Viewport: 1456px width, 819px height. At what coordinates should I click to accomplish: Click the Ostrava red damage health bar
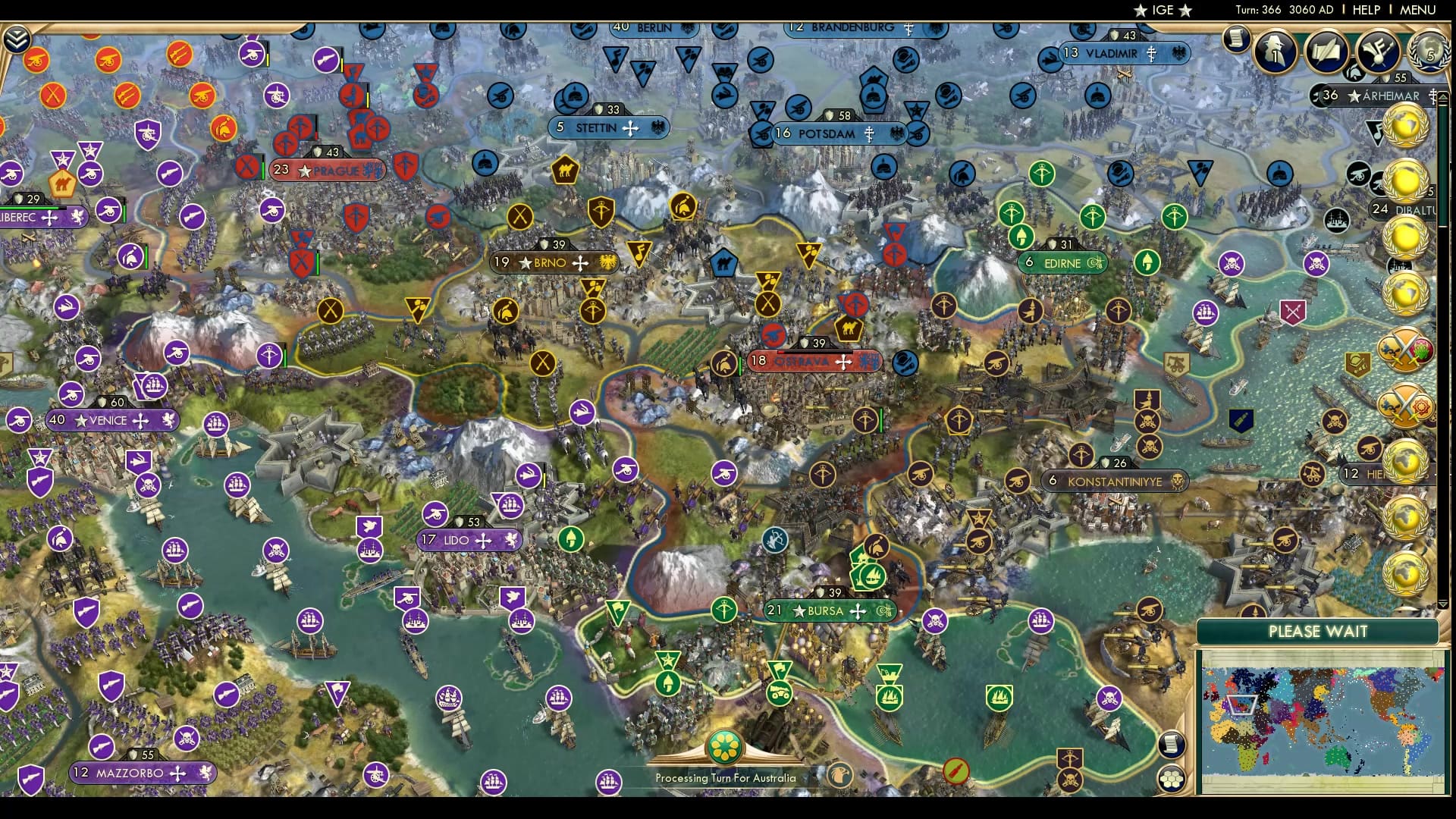pyautogui.click(x=811, y=351)
